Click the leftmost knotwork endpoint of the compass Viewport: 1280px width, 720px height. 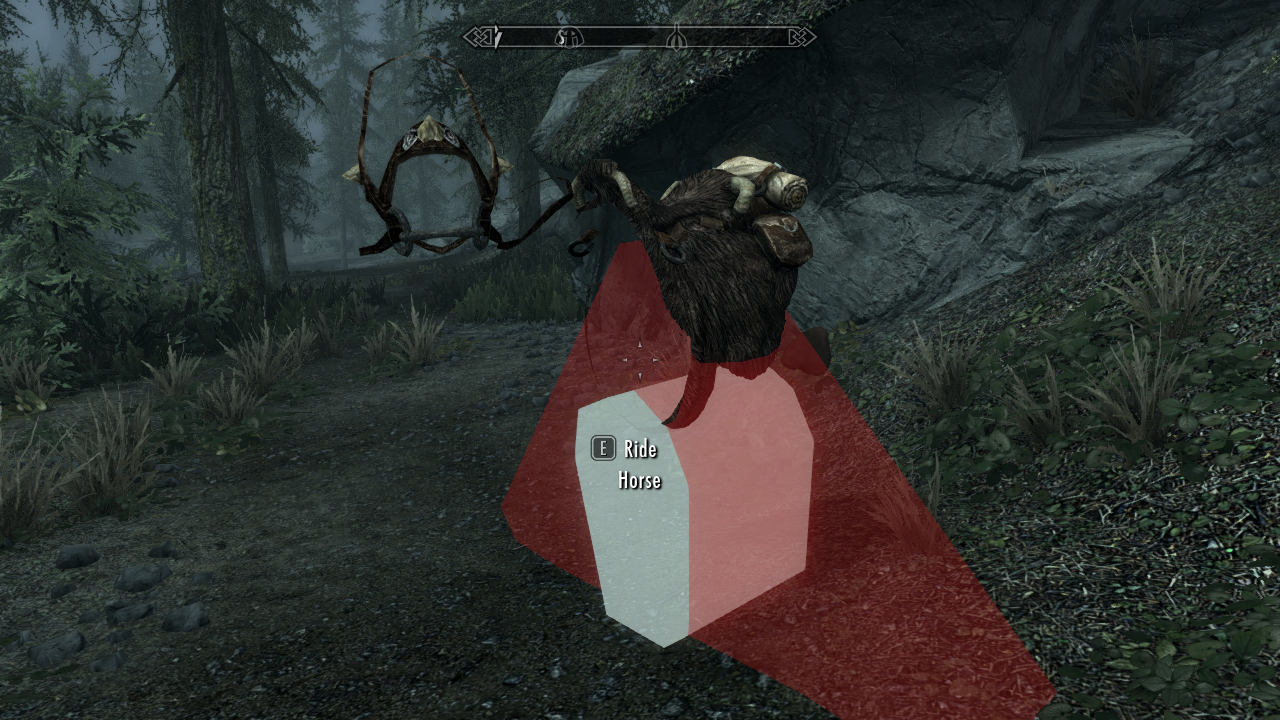click(x=475, y=38)
